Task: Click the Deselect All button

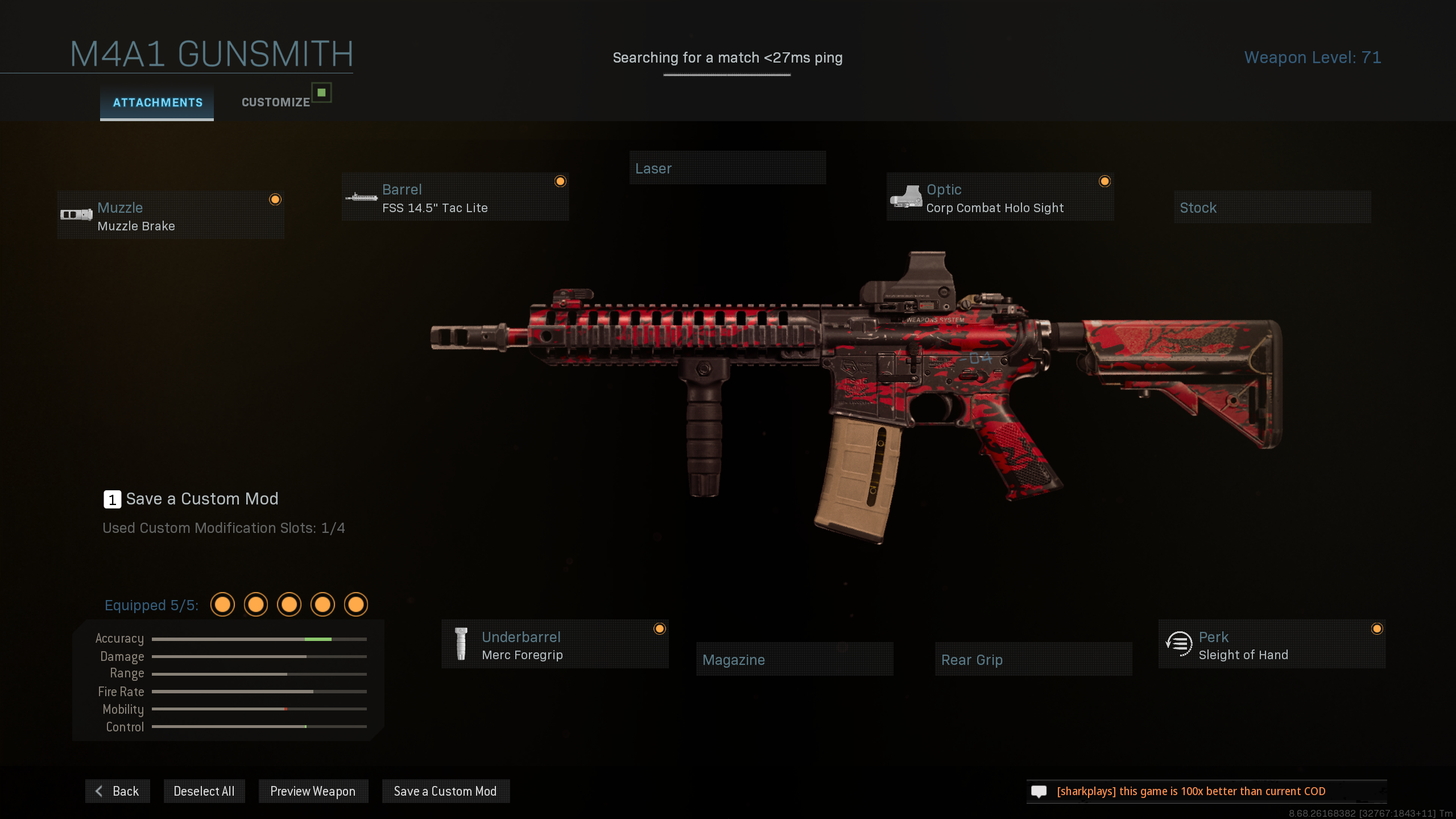Action: tap(204, 791)
